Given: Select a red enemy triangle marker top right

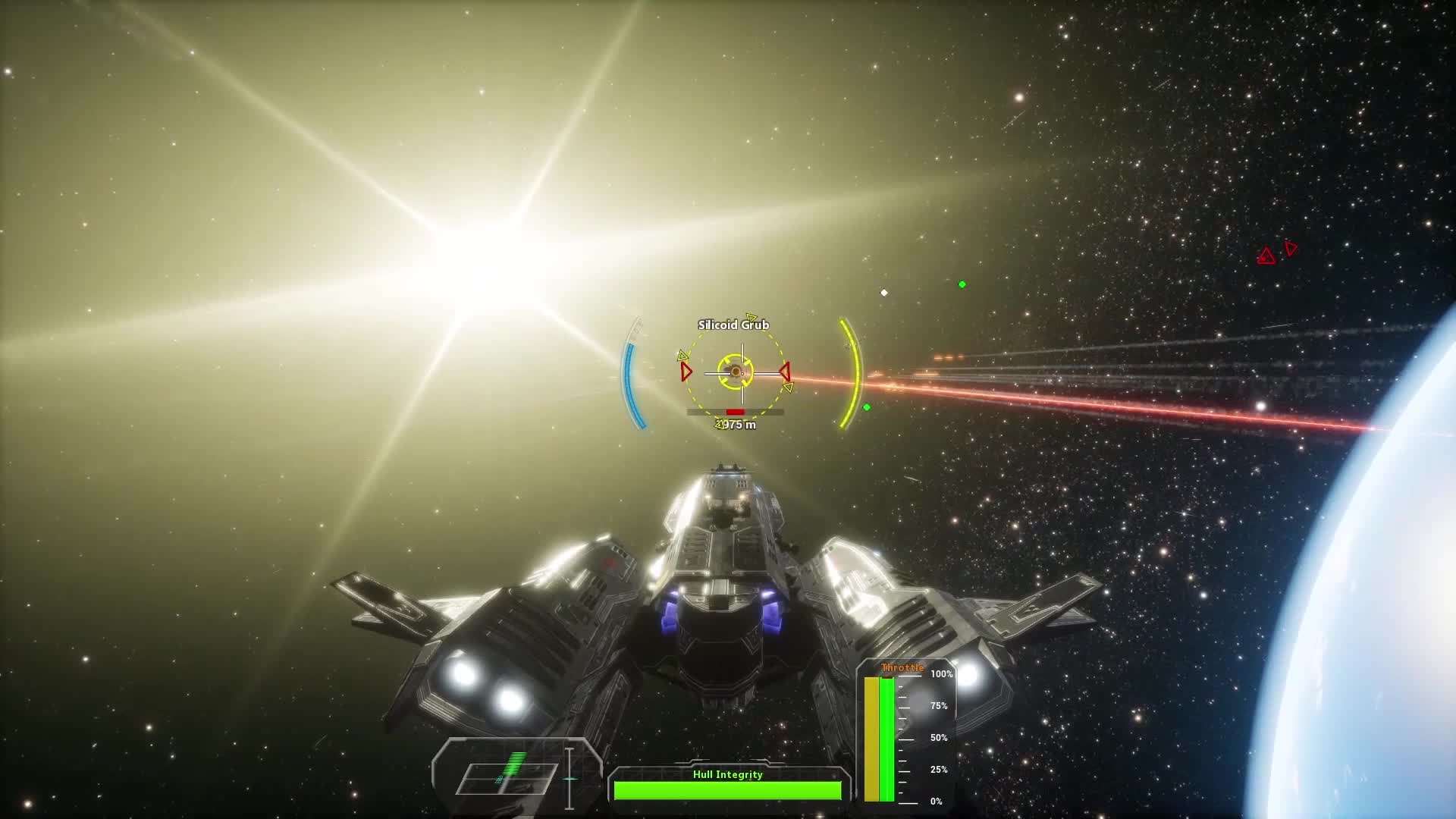Looking at the screenshot, I should coord(1265,256).
